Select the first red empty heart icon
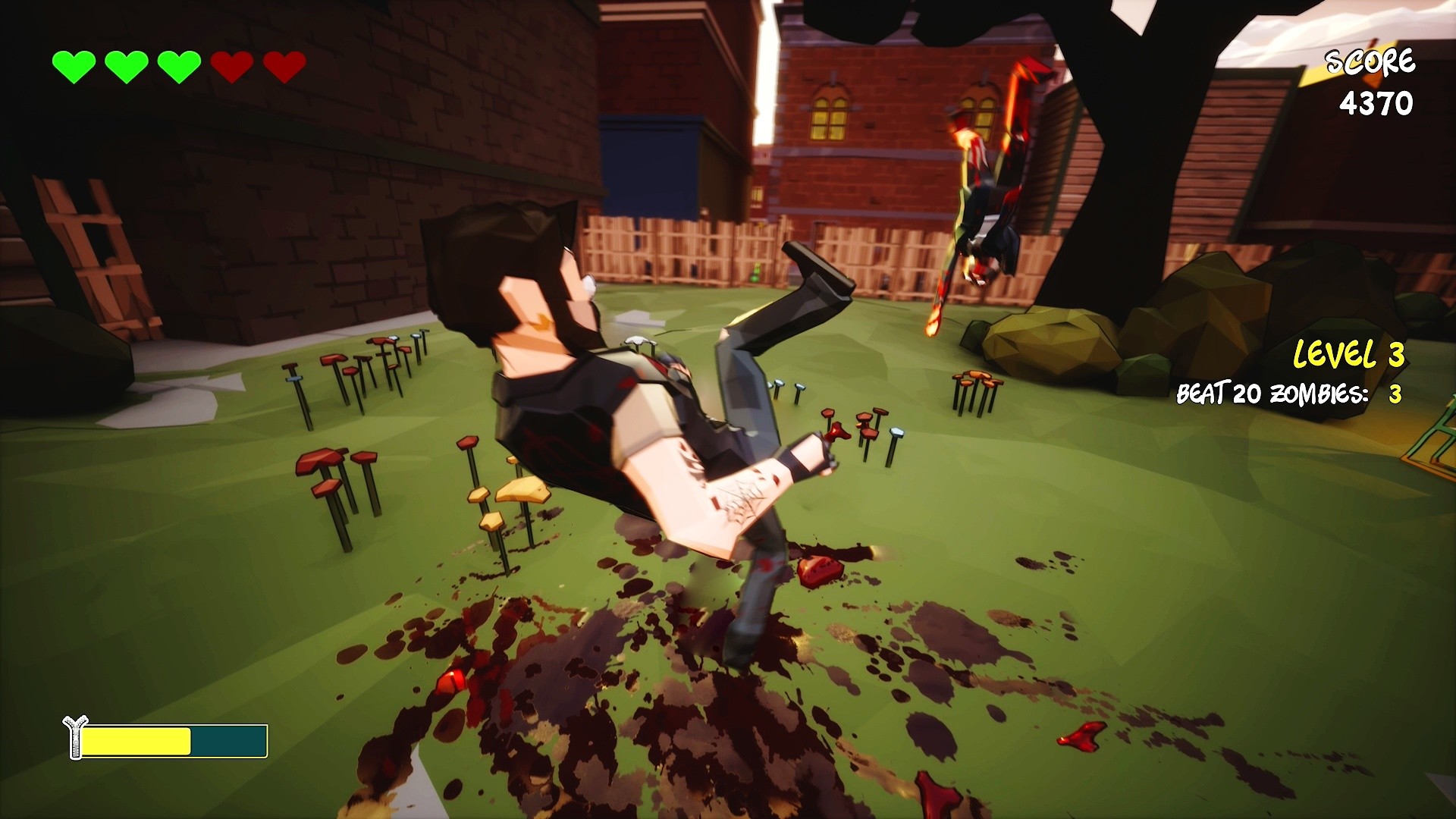 (x=231, y=64)
